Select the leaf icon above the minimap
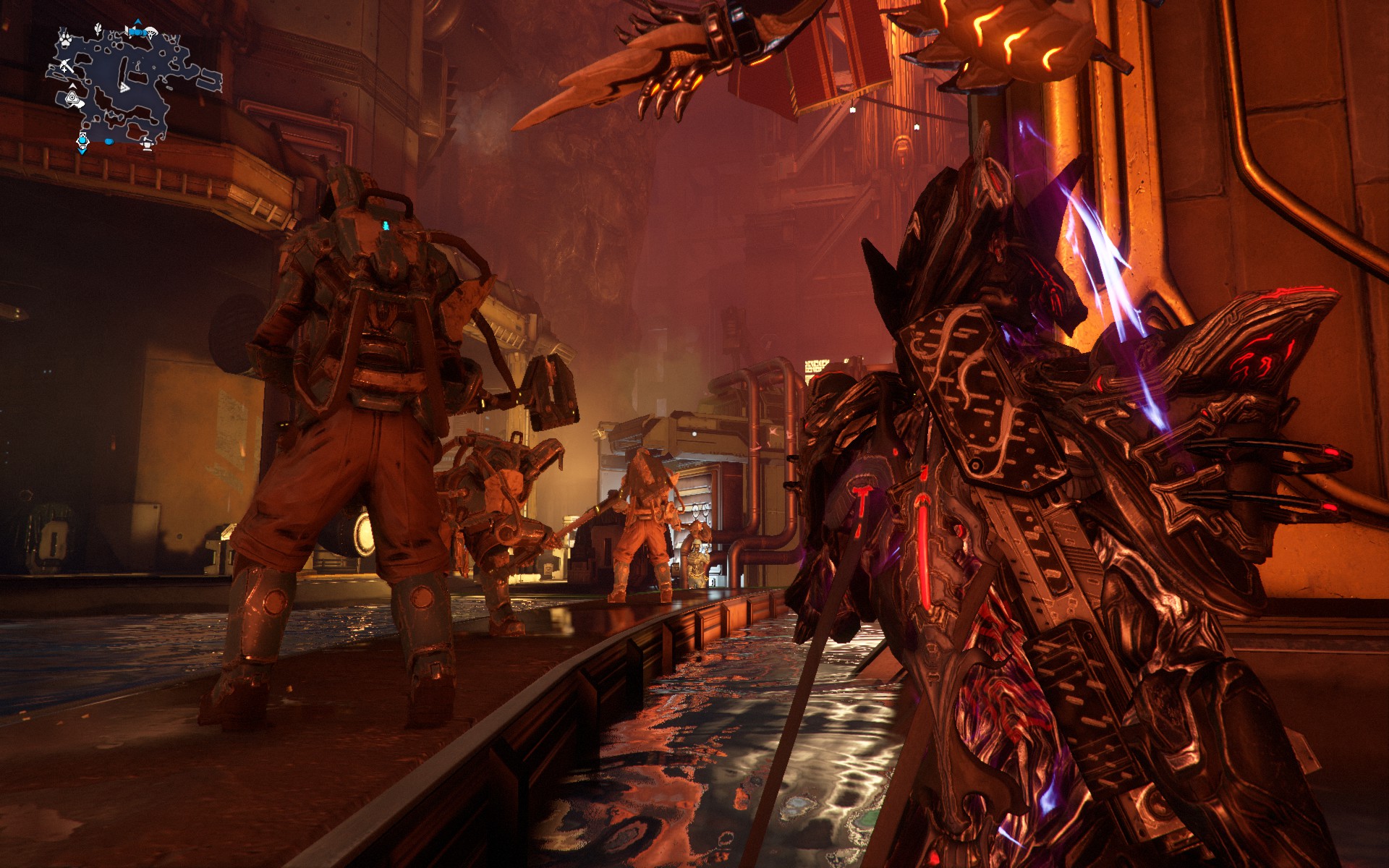This screenshot has height=868, width=1389. [98, 28]
